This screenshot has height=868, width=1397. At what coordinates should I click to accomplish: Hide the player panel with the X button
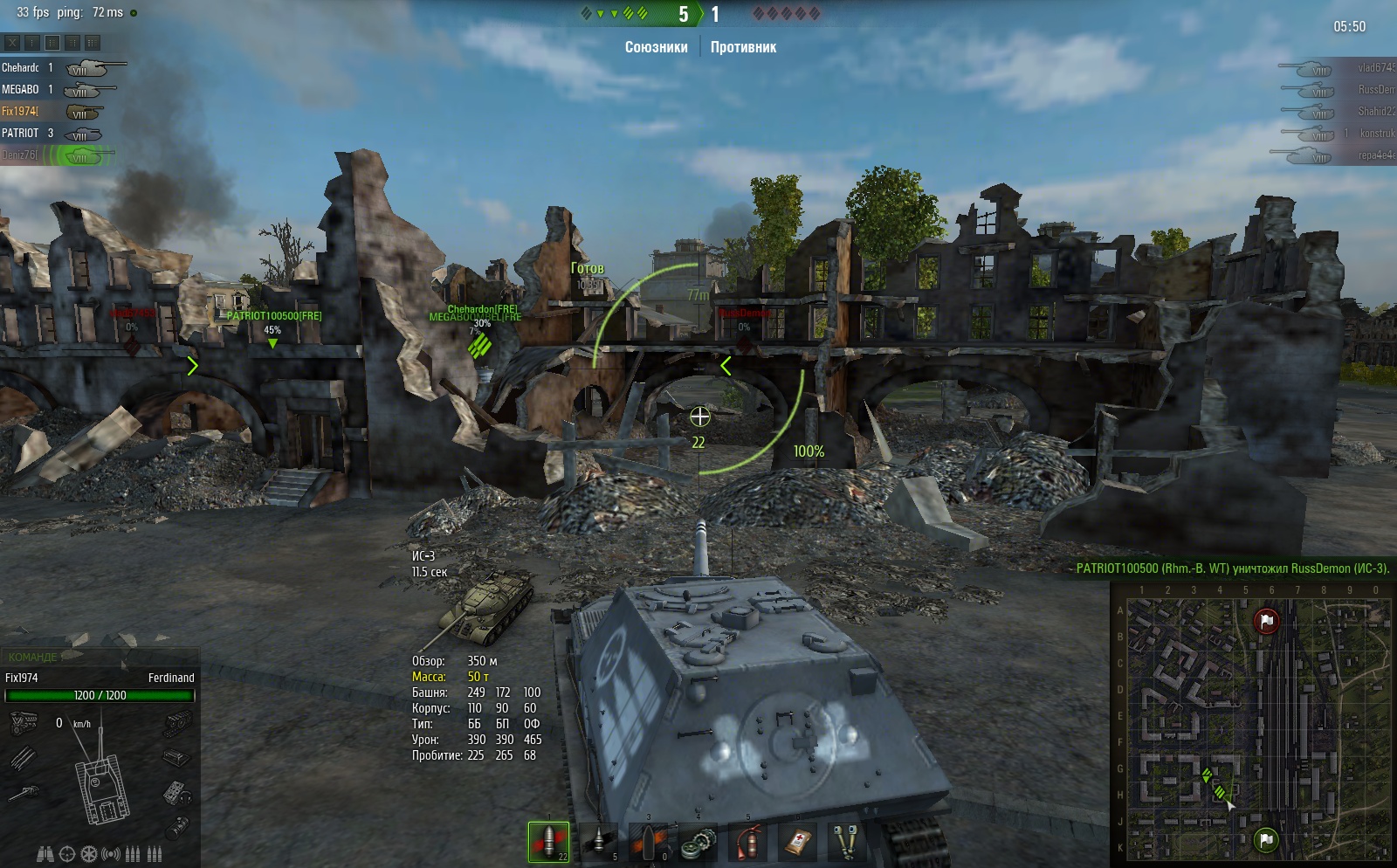(x=12, y=42)
